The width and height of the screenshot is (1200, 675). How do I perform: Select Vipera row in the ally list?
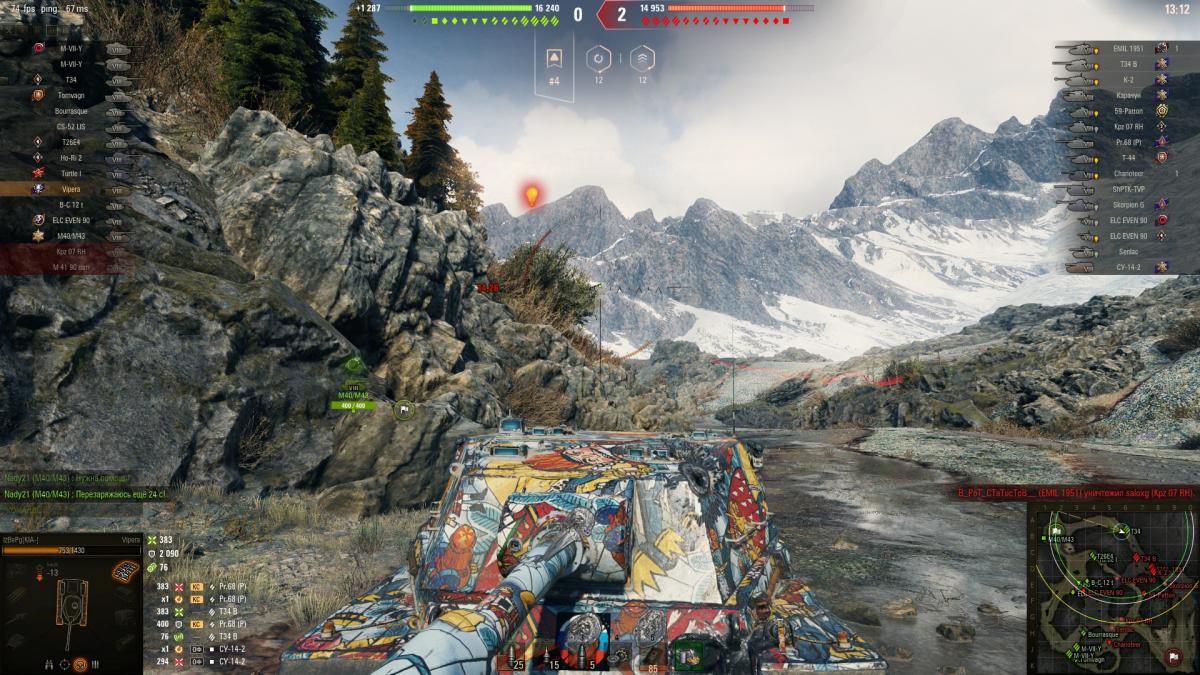70,188
